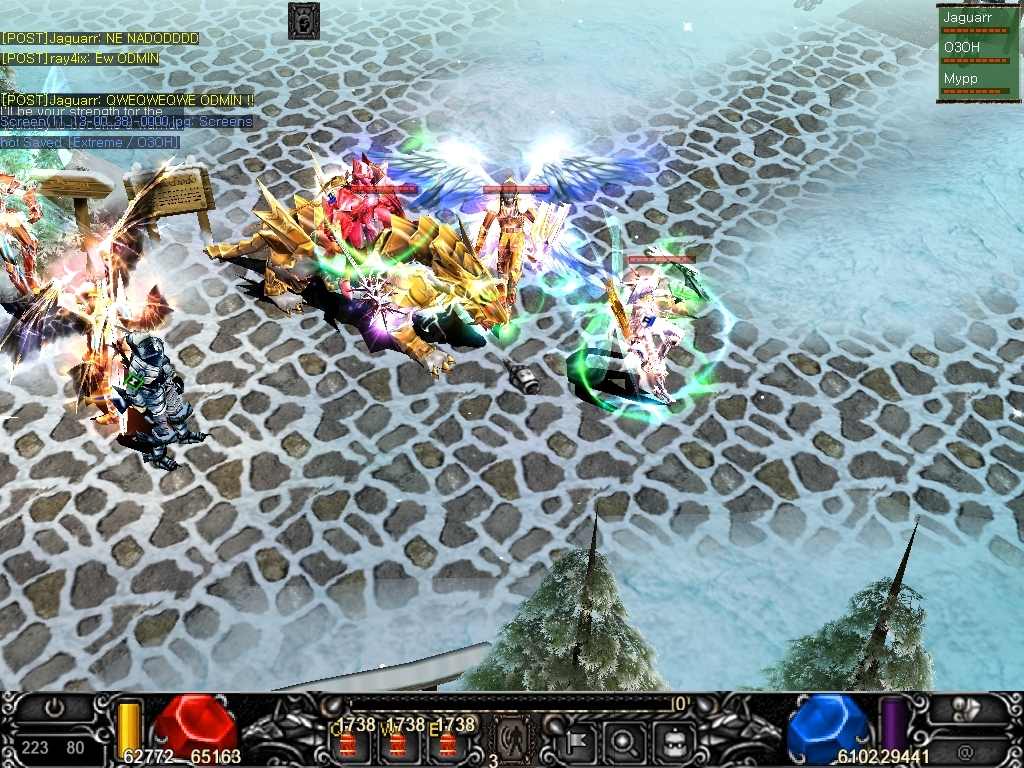Click Jaguarr's latest post in chat log
This screenshot has height=768, width=1024.
pyautogui.click(x=128, y=100)
